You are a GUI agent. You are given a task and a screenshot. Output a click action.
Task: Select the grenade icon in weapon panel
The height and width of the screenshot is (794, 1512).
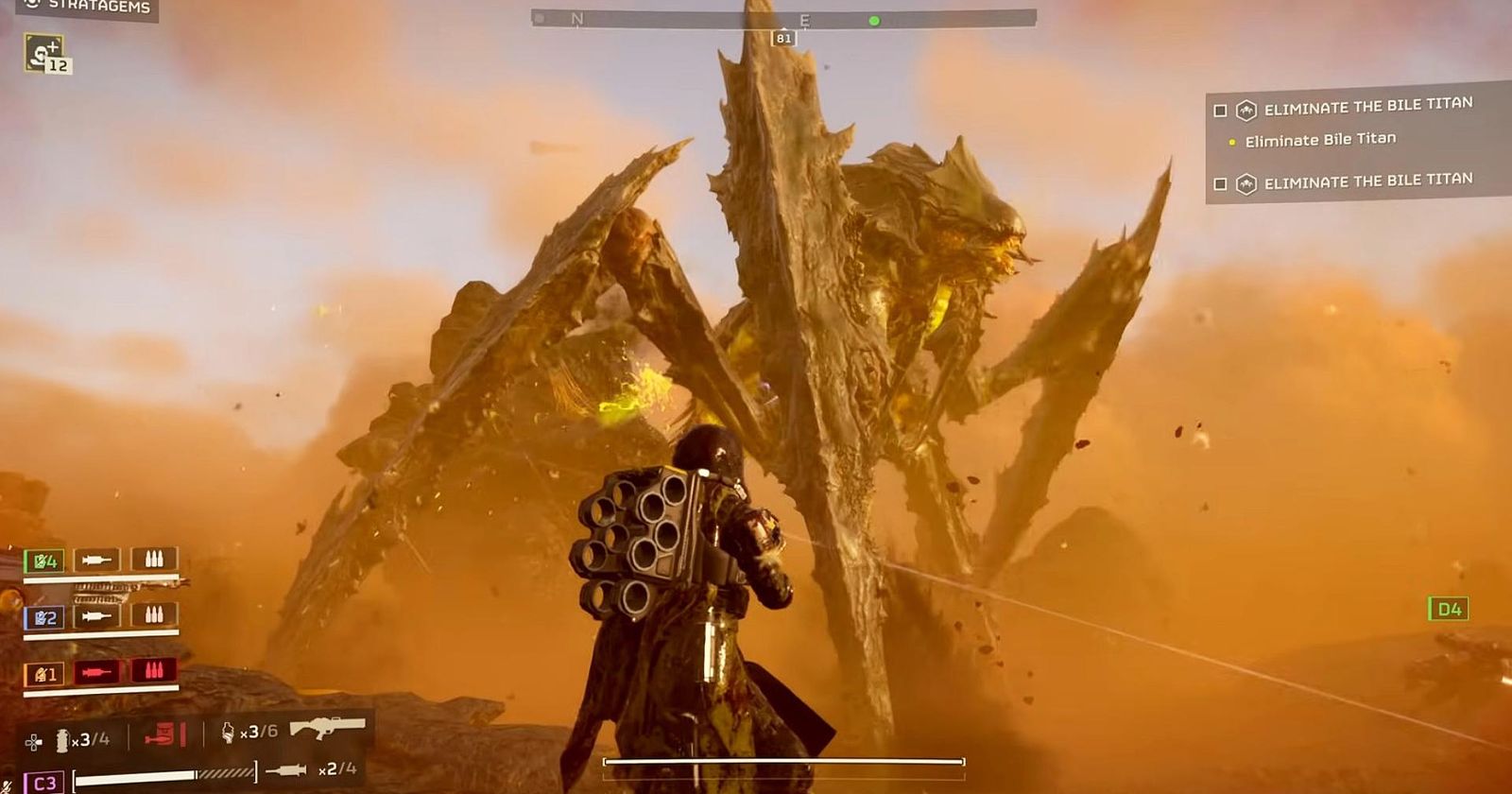62,739
